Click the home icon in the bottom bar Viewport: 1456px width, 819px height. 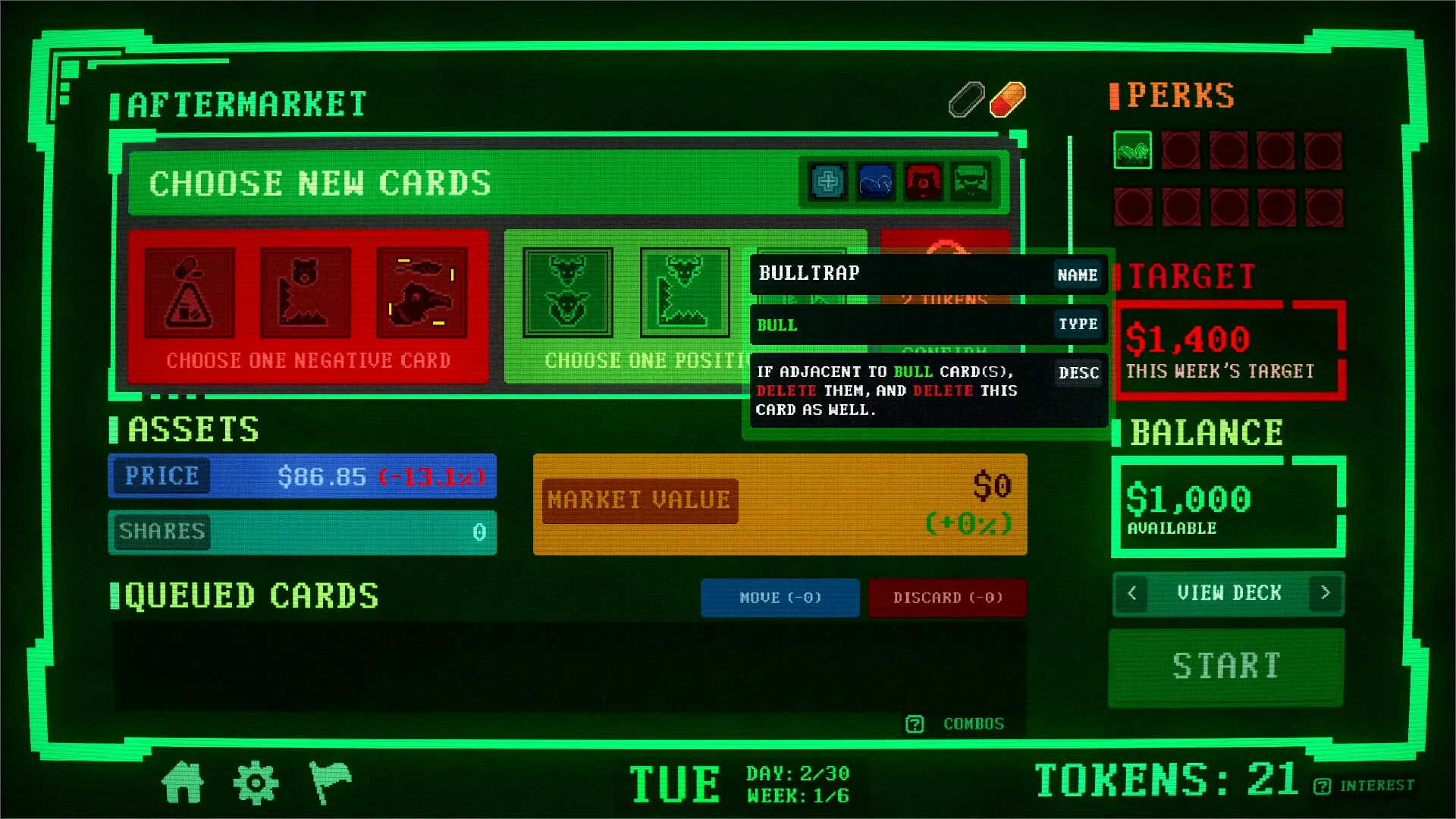[x=184, y=781]
